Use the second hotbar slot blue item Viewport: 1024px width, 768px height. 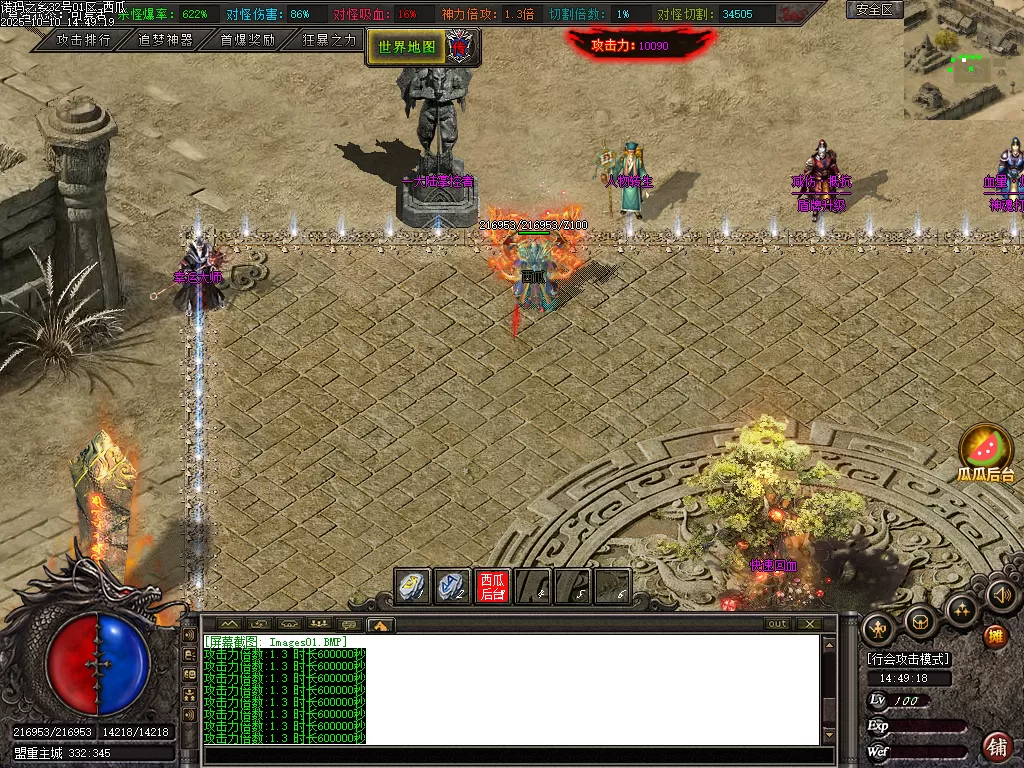(453, 586)
